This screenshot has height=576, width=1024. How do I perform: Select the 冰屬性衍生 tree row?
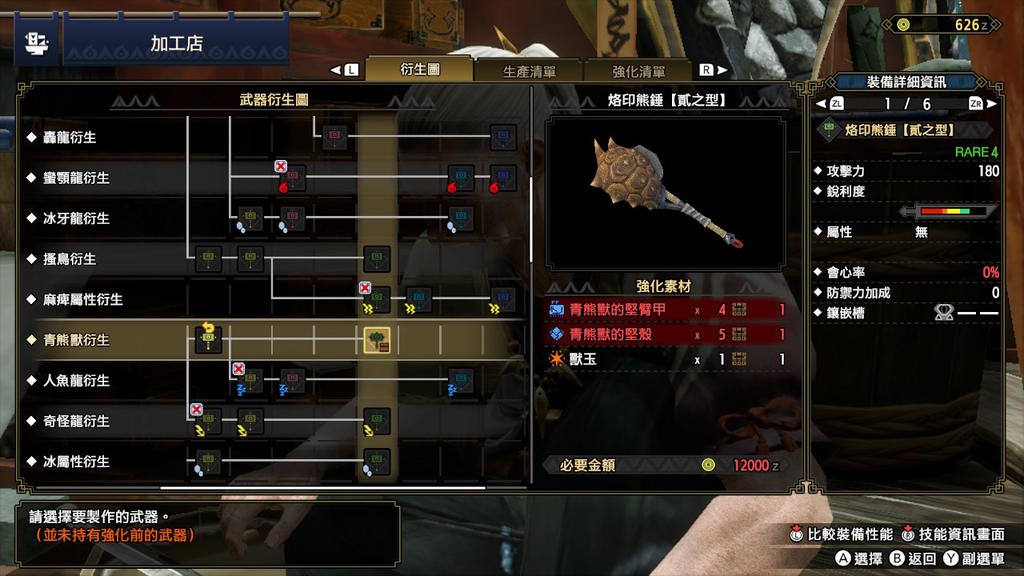(76, 462)
